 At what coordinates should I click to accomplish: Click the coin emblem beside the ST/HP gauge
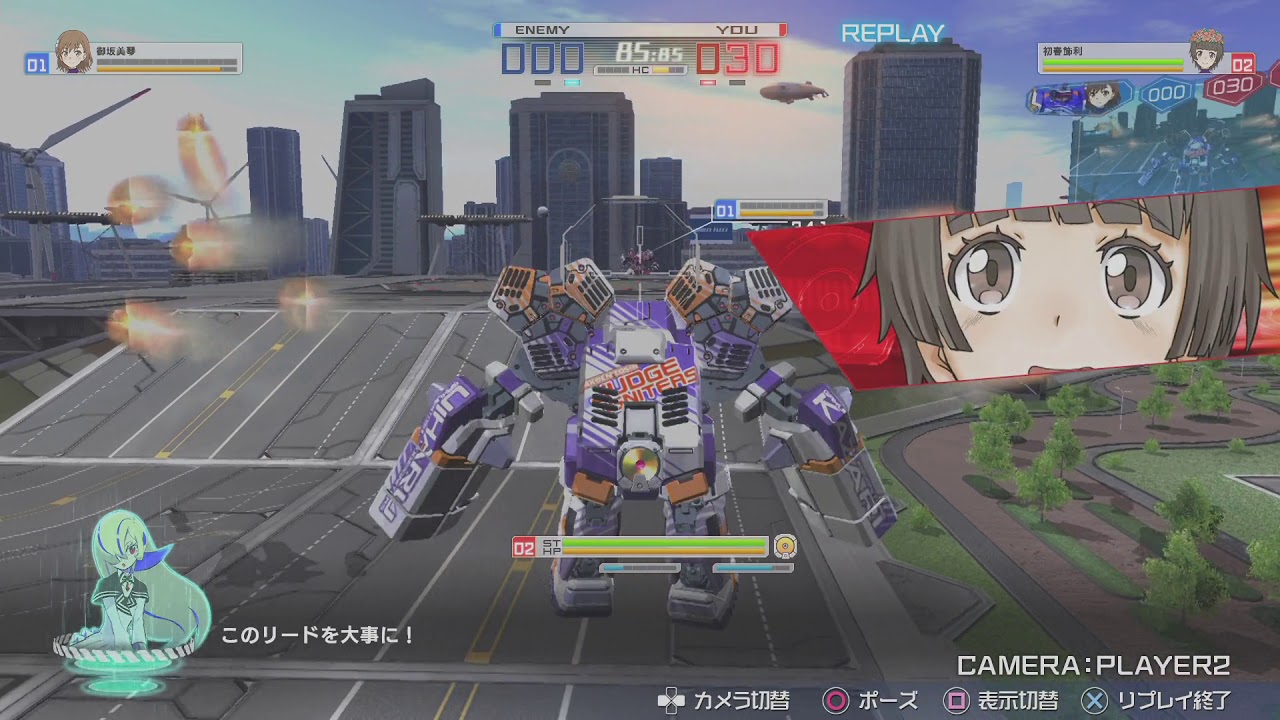point(785,548)
